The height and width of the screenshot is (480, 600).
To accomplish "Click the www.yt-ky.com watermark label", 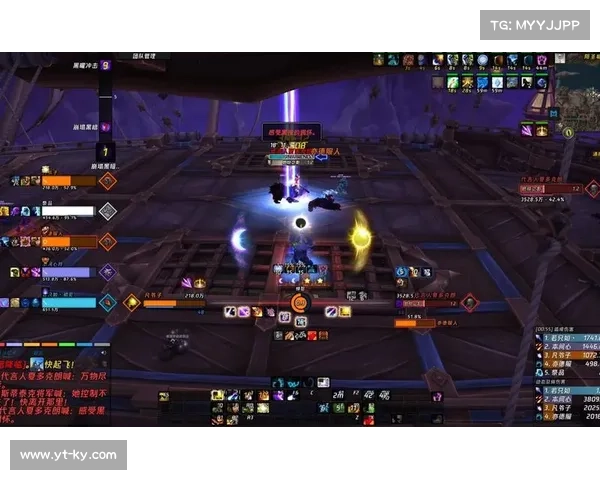I will (x=68, y=455).
